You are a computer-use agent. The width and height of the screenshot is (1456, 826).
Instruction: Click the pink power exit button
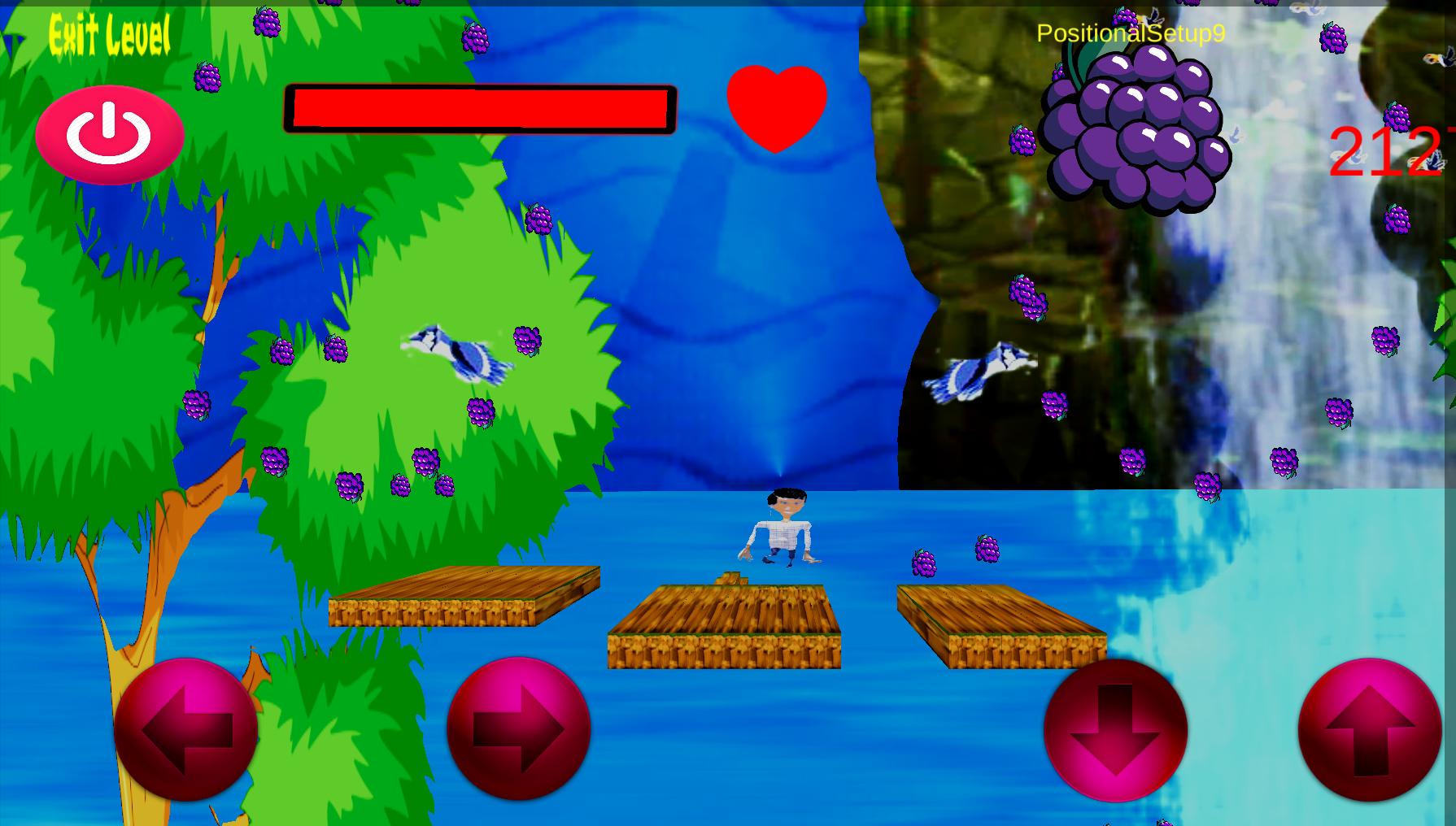point(110,135)
